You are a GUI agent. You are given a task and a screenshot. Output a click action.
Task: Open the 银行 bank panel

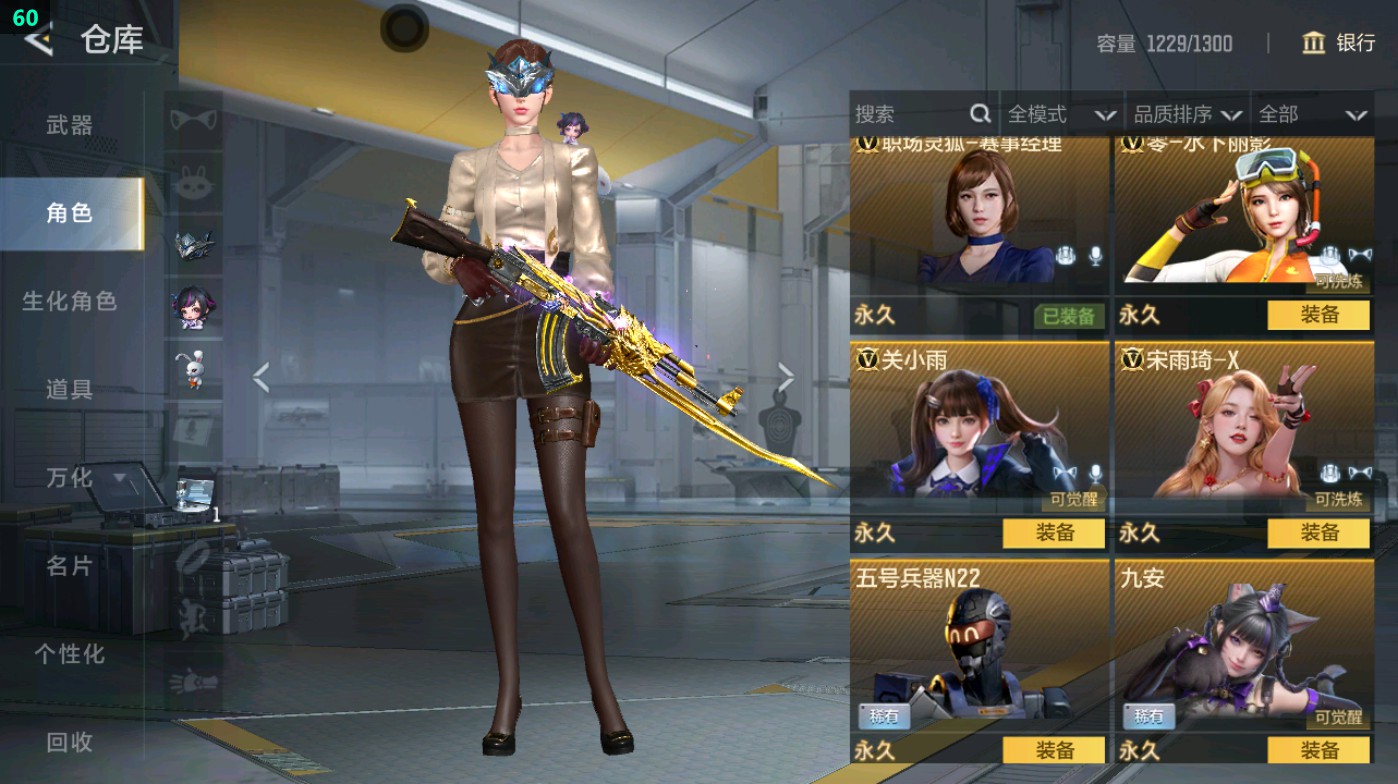[x=1345, y=45]
